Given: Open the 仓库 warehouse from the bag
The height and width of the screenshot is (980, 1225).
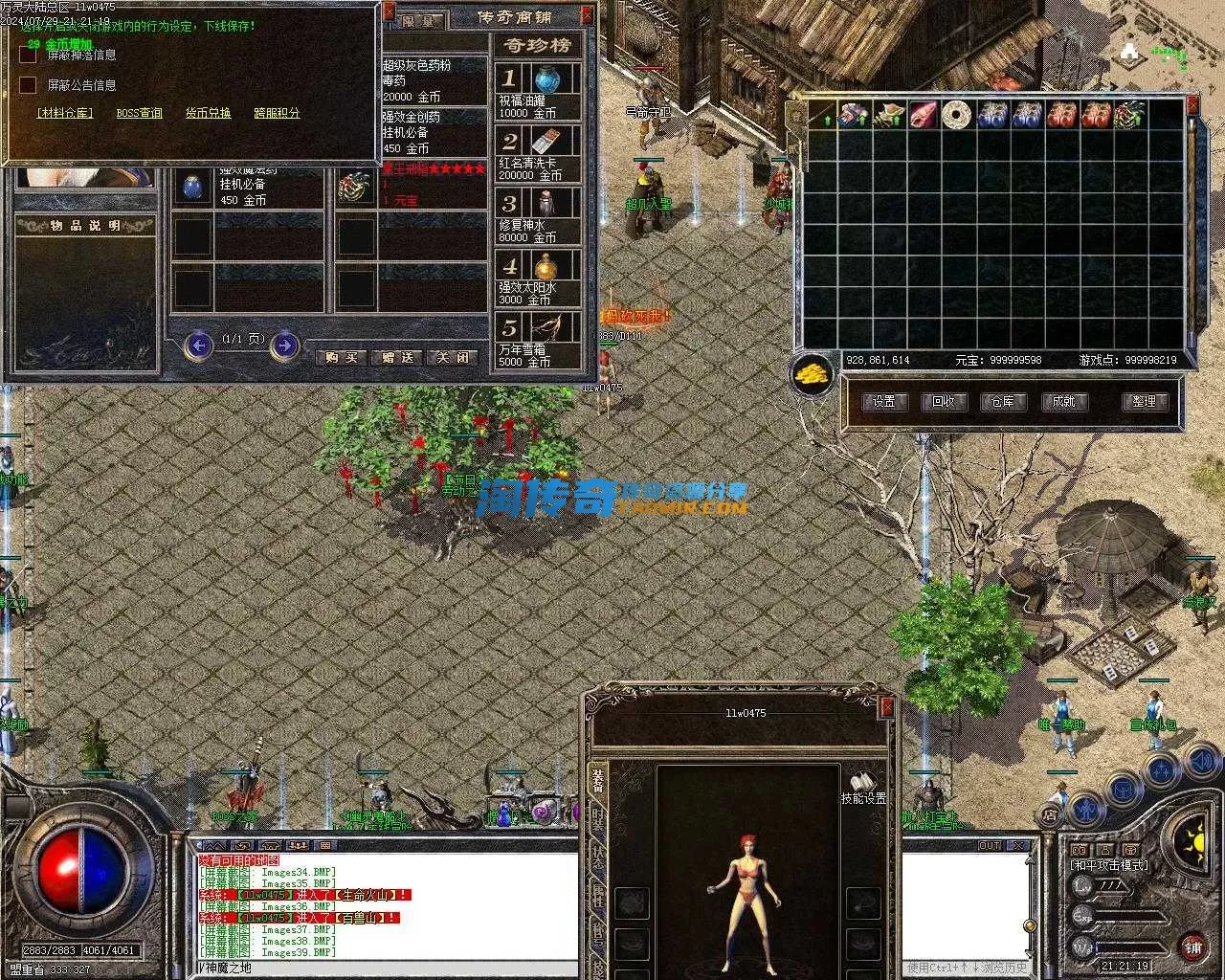Looking at the screenshot, I should click(x=1002, y=402).
